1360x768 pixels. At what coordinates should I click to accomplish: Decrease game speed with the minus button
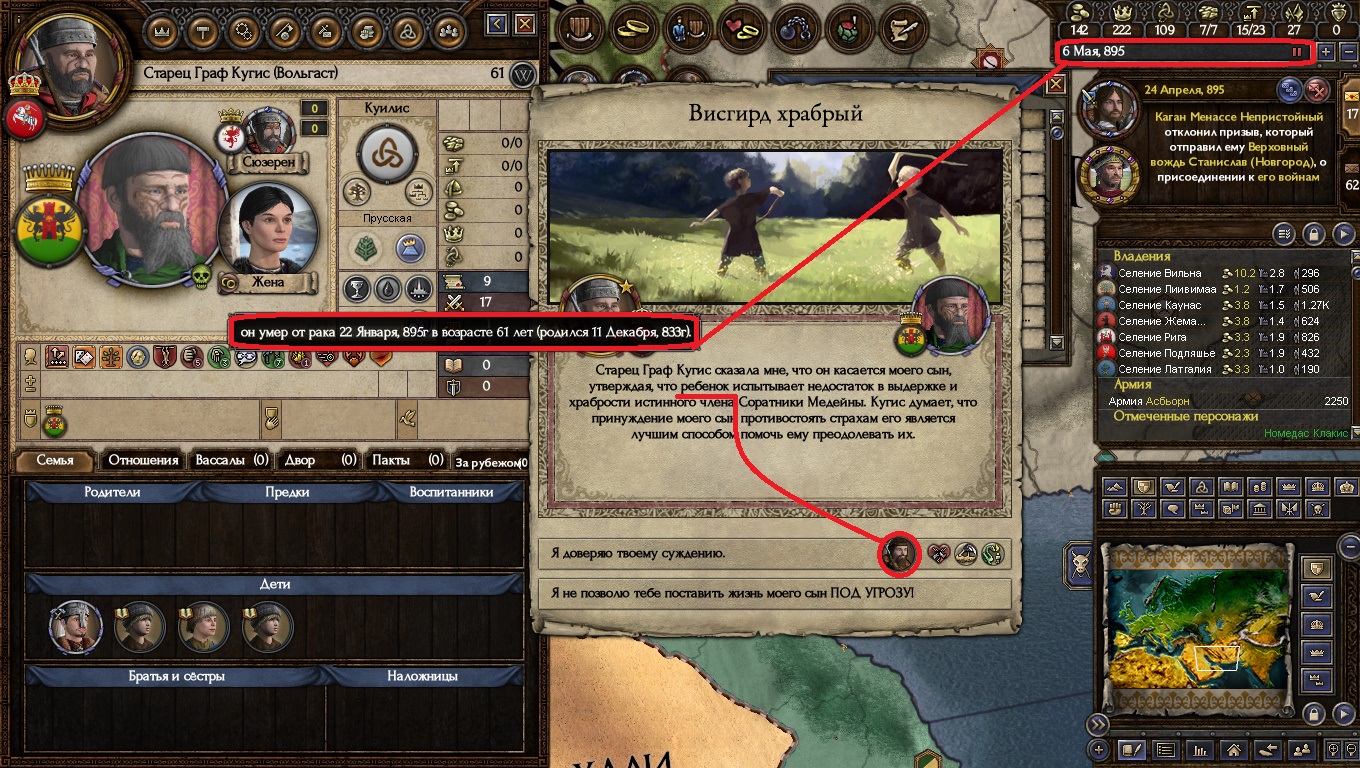(x=1347, y=51)
